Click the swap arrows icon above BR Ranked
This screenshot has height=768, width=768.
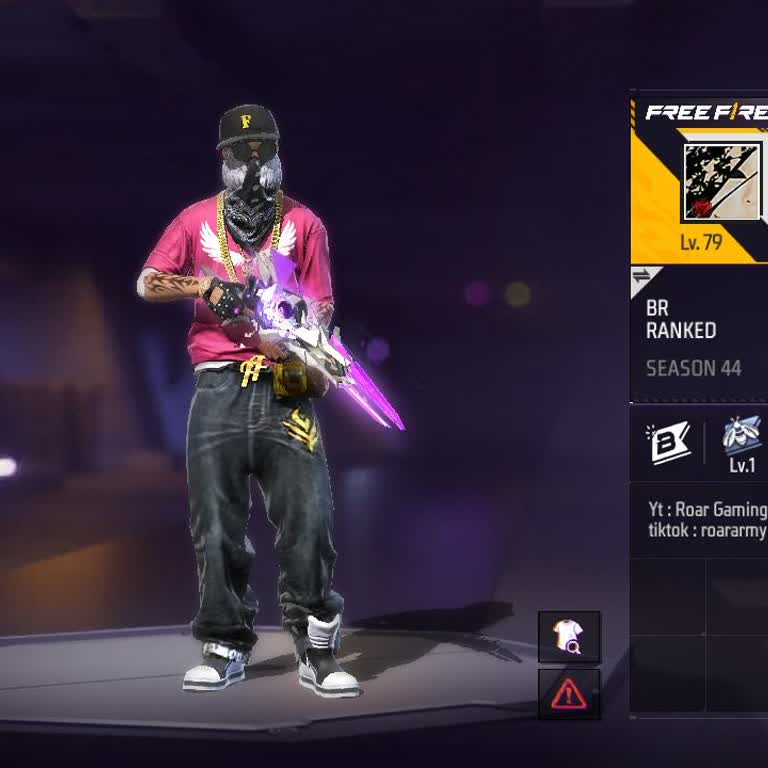click(641, 277)
